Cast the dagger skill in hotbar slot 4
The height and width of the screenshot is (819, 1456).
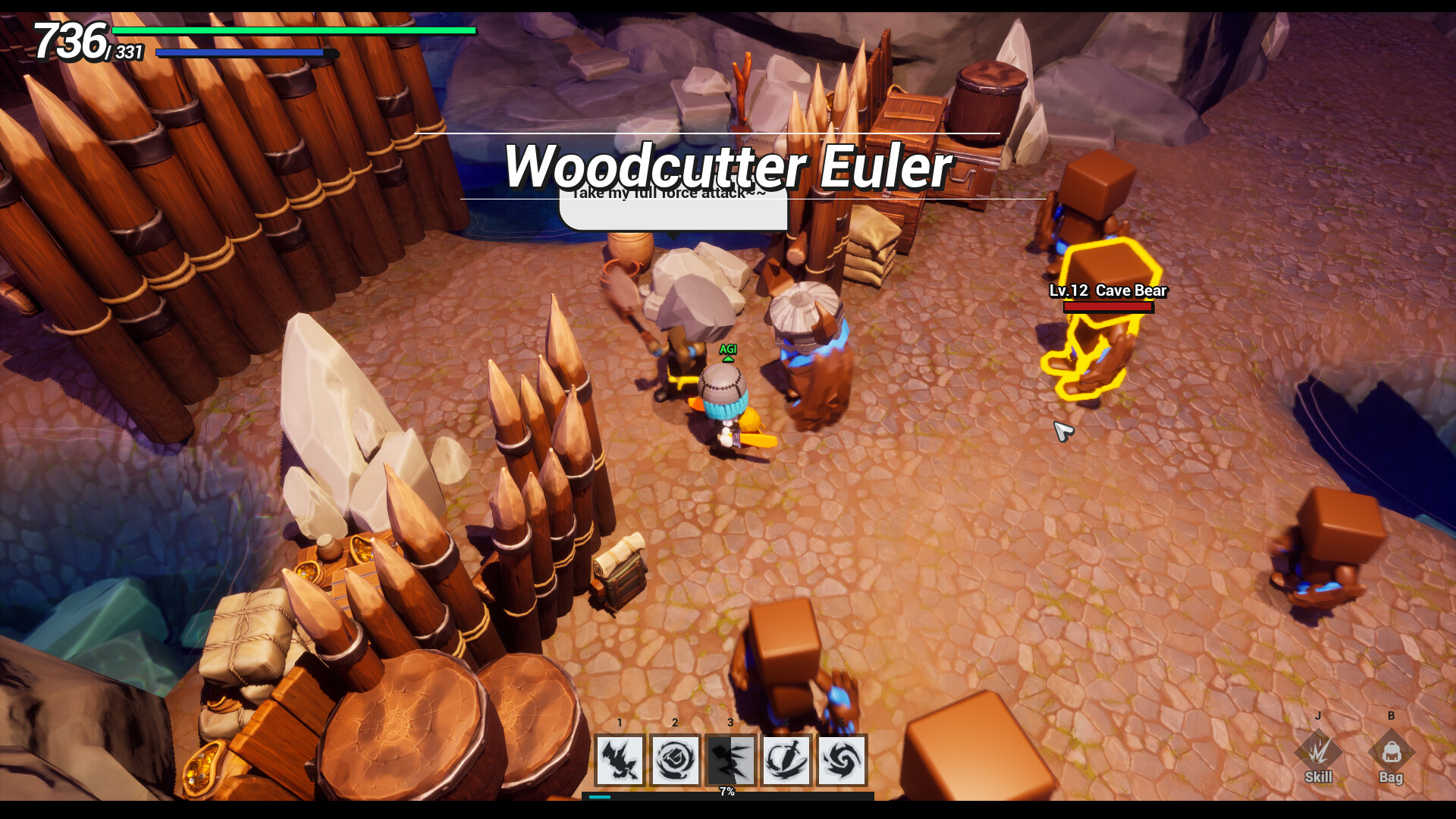pos(786,761)
